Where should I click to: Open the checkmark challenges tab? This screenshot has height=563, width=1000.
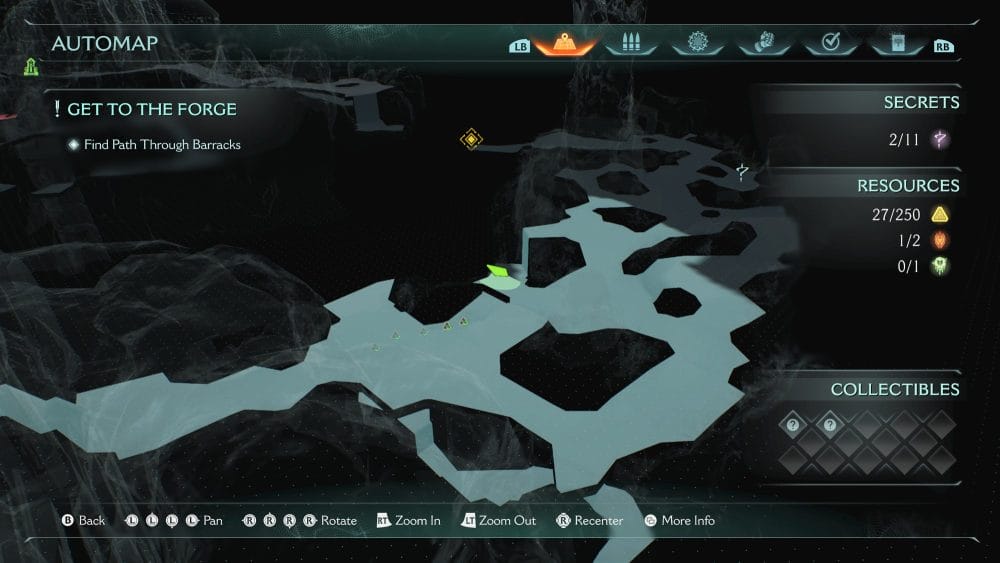tap(829, 44)
